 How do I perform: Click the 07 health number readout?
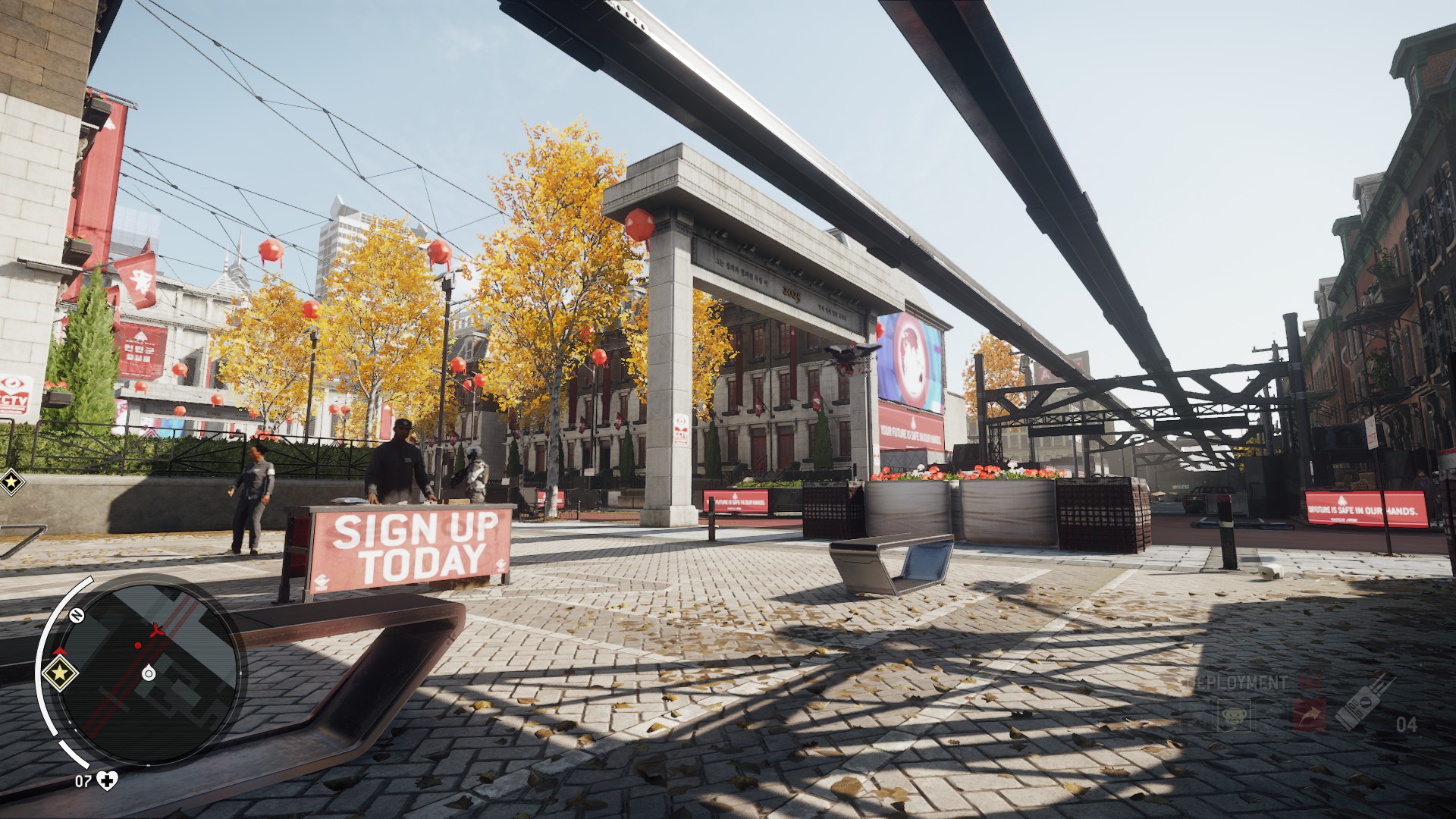tap(83, 781)
